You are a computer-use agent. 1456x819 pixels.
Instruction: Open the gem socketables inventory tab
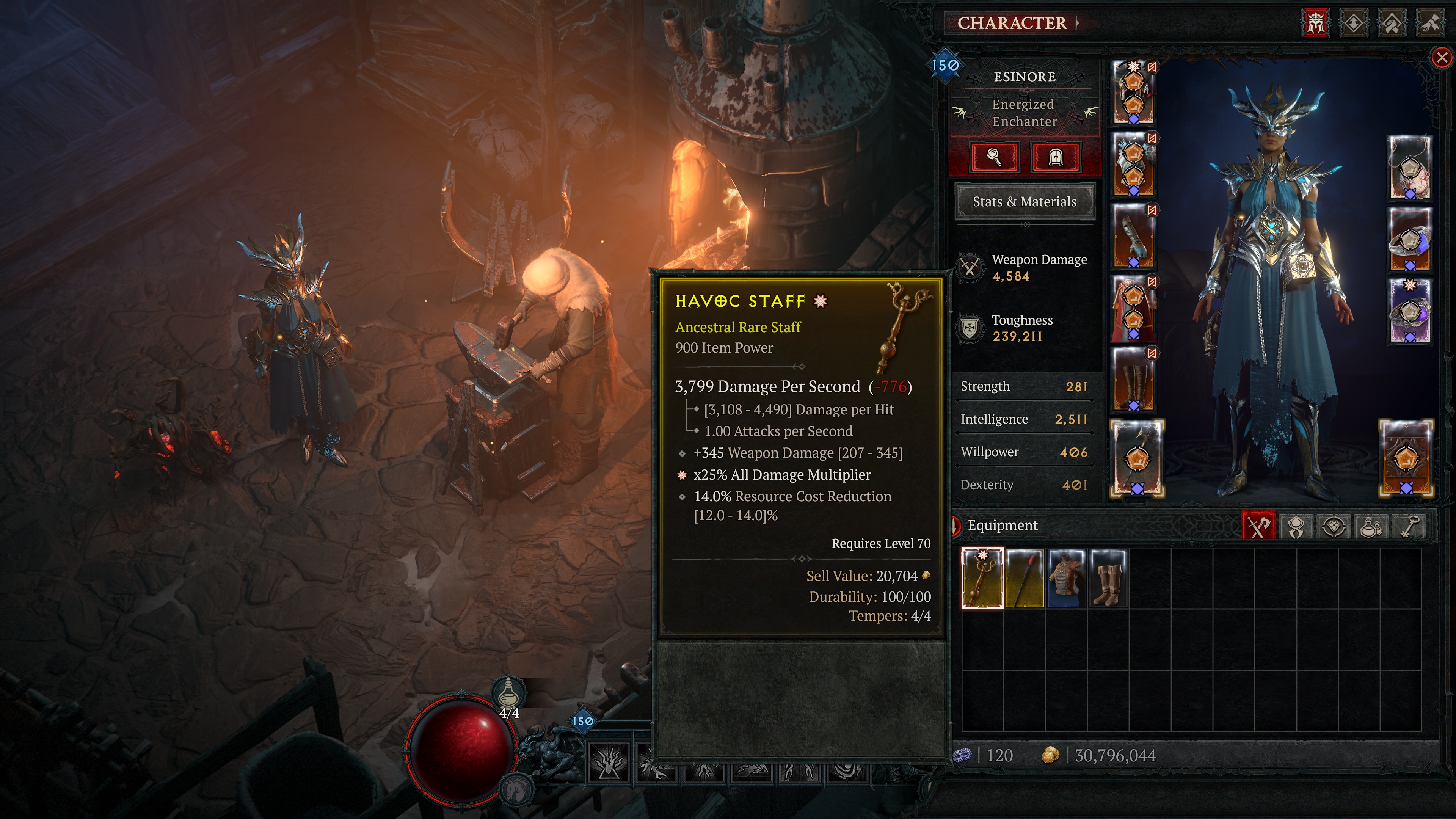pyautogui.click(x=1334, y=526)
